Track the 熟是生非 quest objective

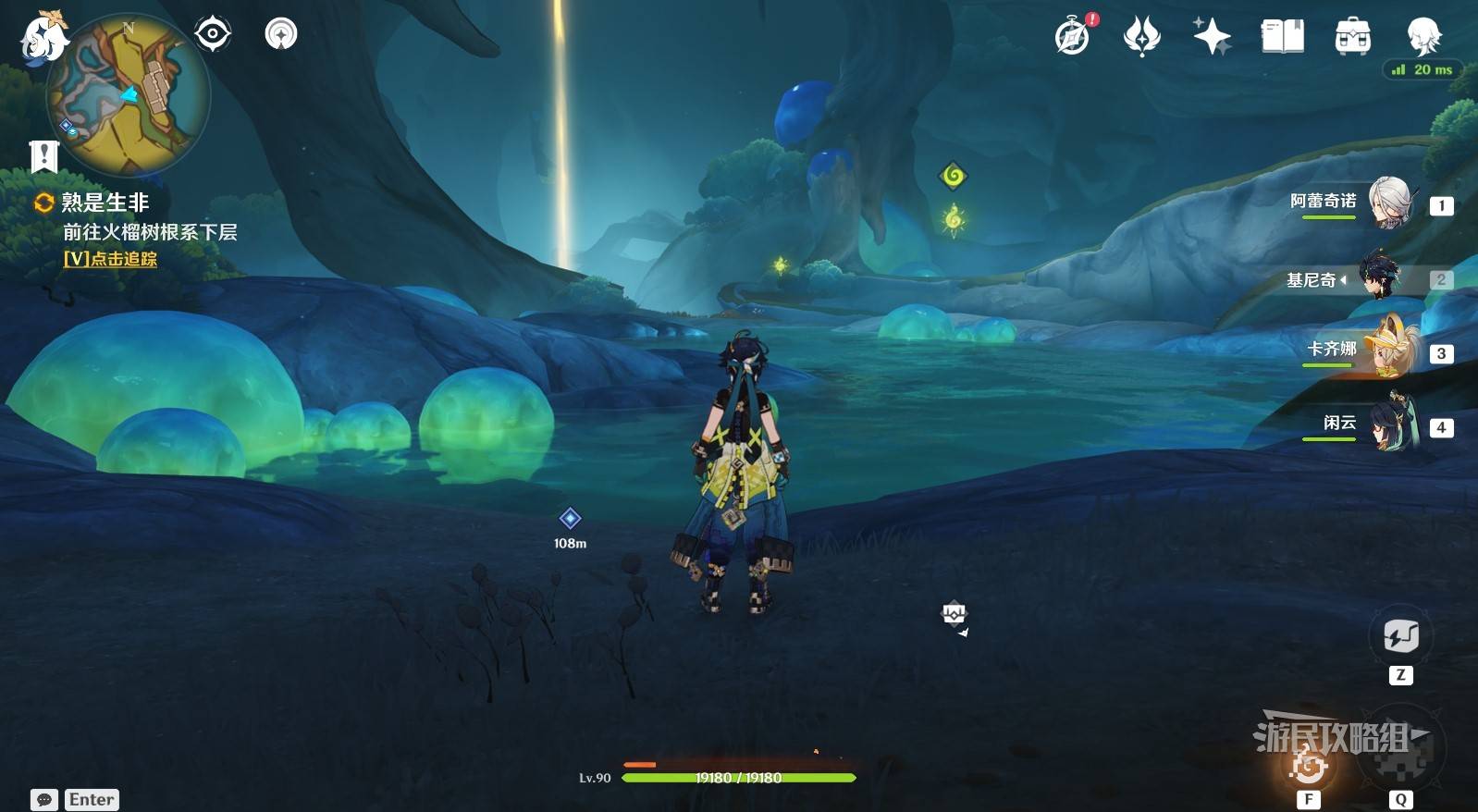pos(110,260)
